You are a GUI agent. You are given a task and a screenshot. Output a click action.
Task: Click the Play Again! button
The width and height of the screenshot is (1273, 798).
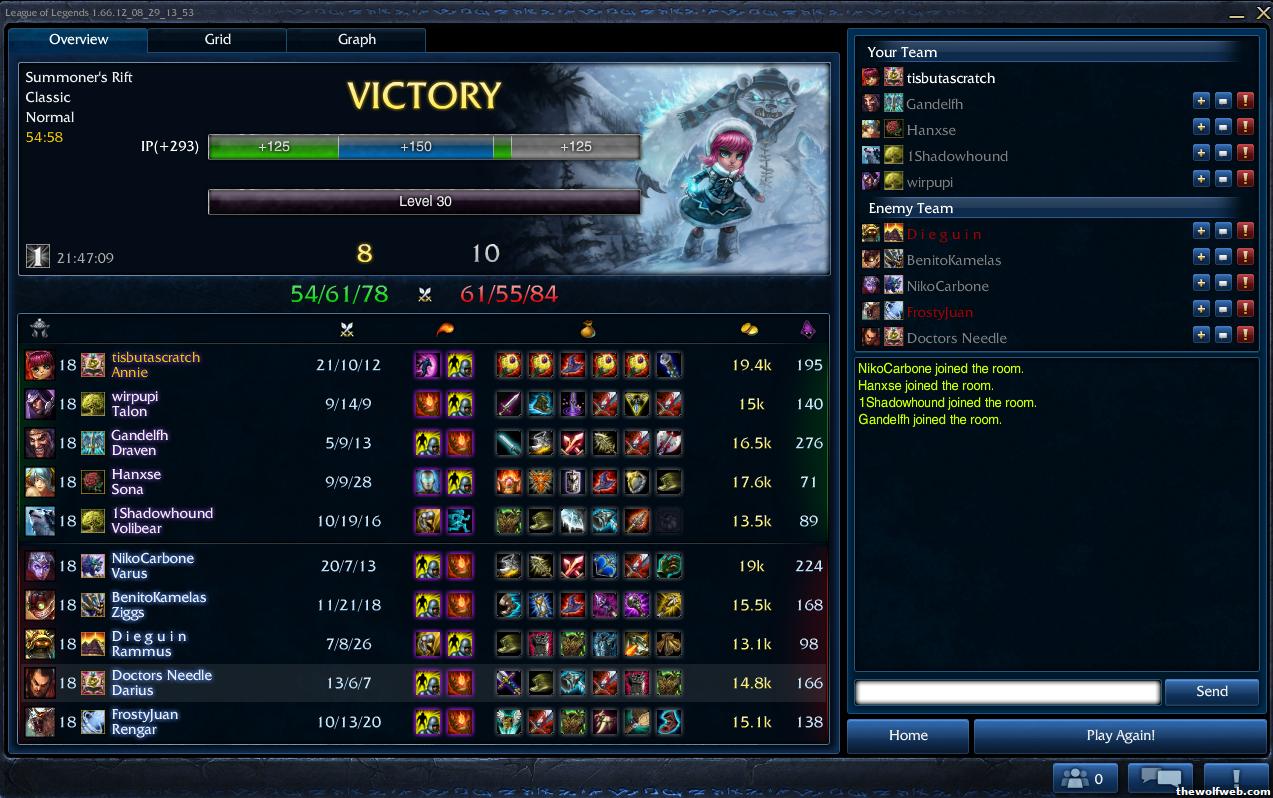(x=1119, y=735)
